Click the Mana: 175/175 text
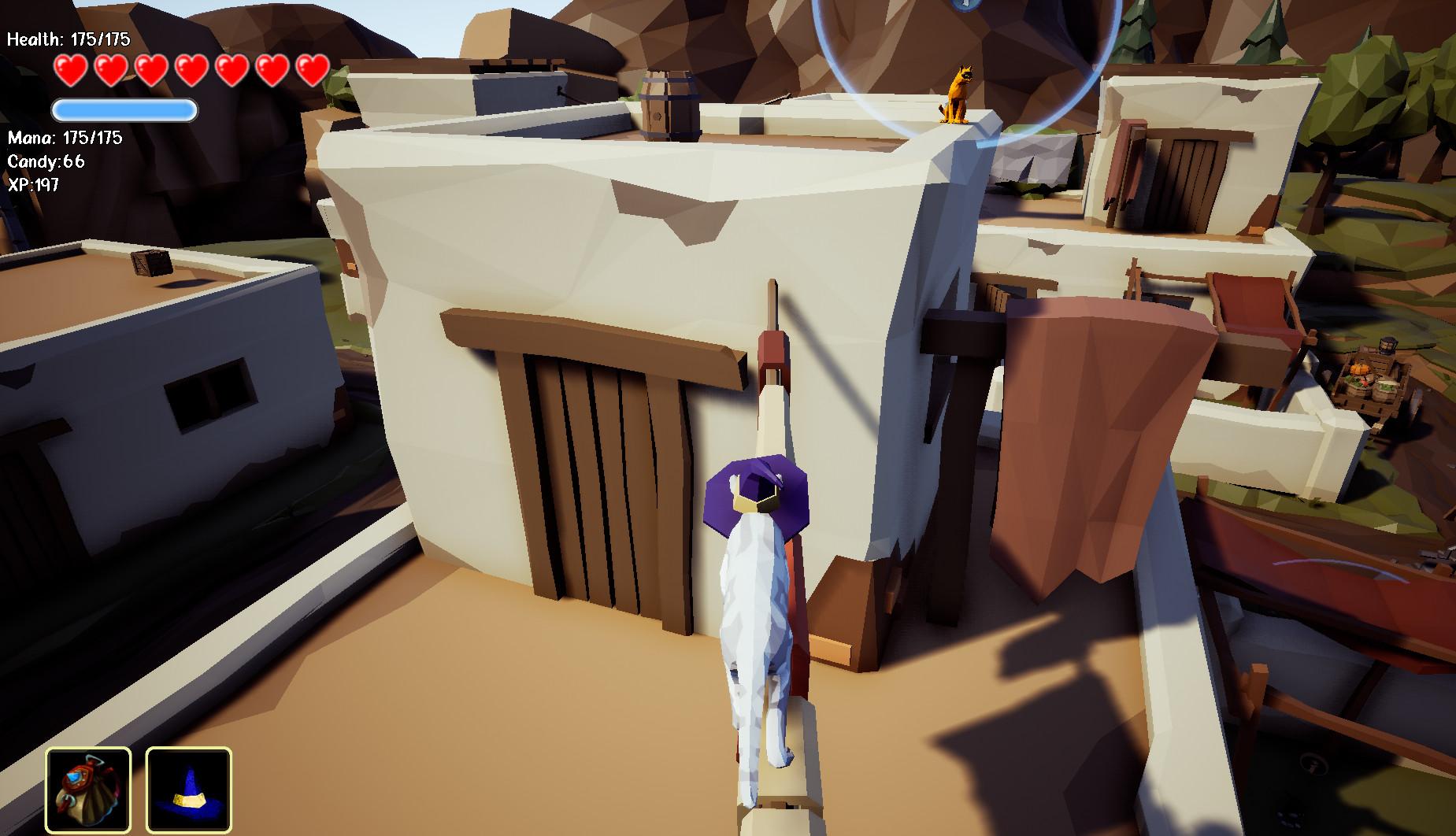 click(x=65, y=138)
